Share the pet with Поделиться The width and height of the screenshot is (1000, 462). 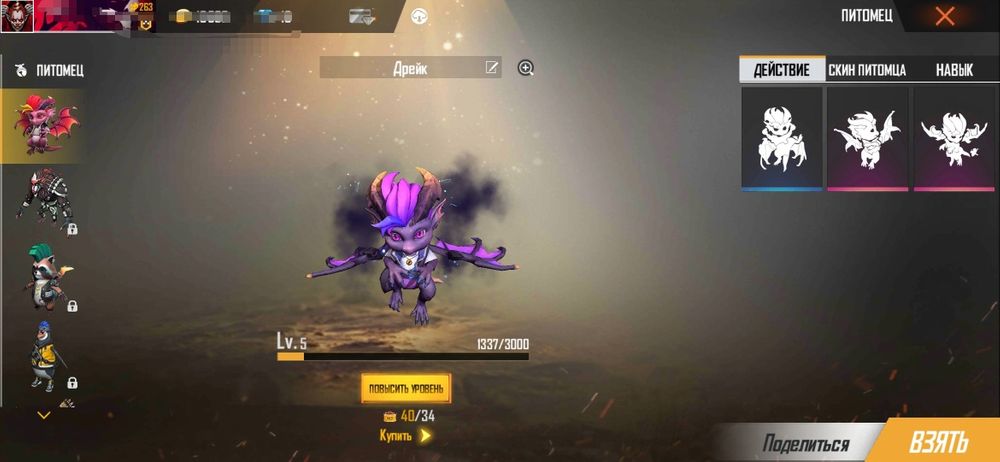tap(806, 444)
